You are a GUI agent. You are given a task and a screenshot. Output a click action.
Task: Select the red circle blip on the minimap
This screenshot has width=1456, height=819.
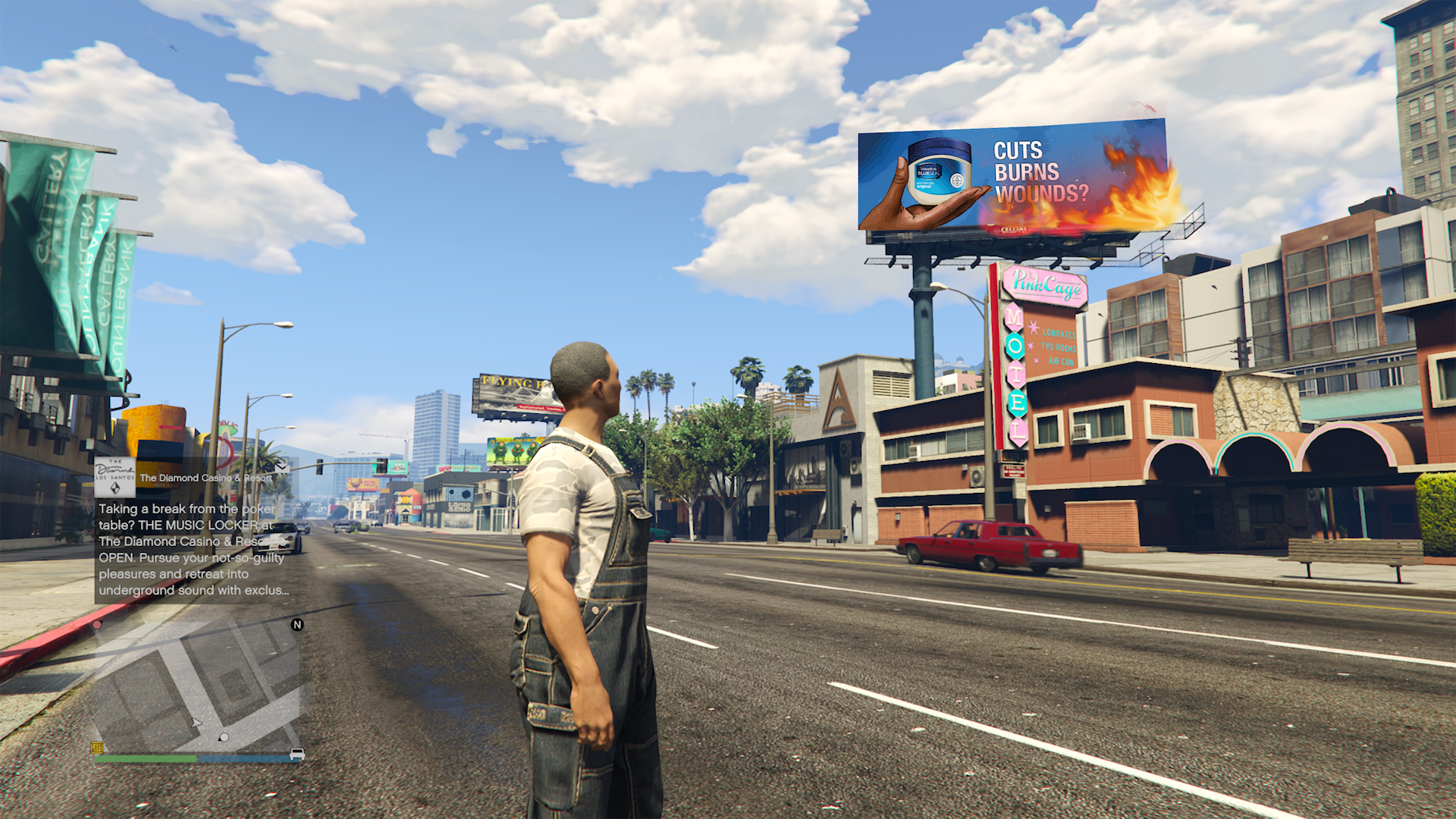click(97, 625)
